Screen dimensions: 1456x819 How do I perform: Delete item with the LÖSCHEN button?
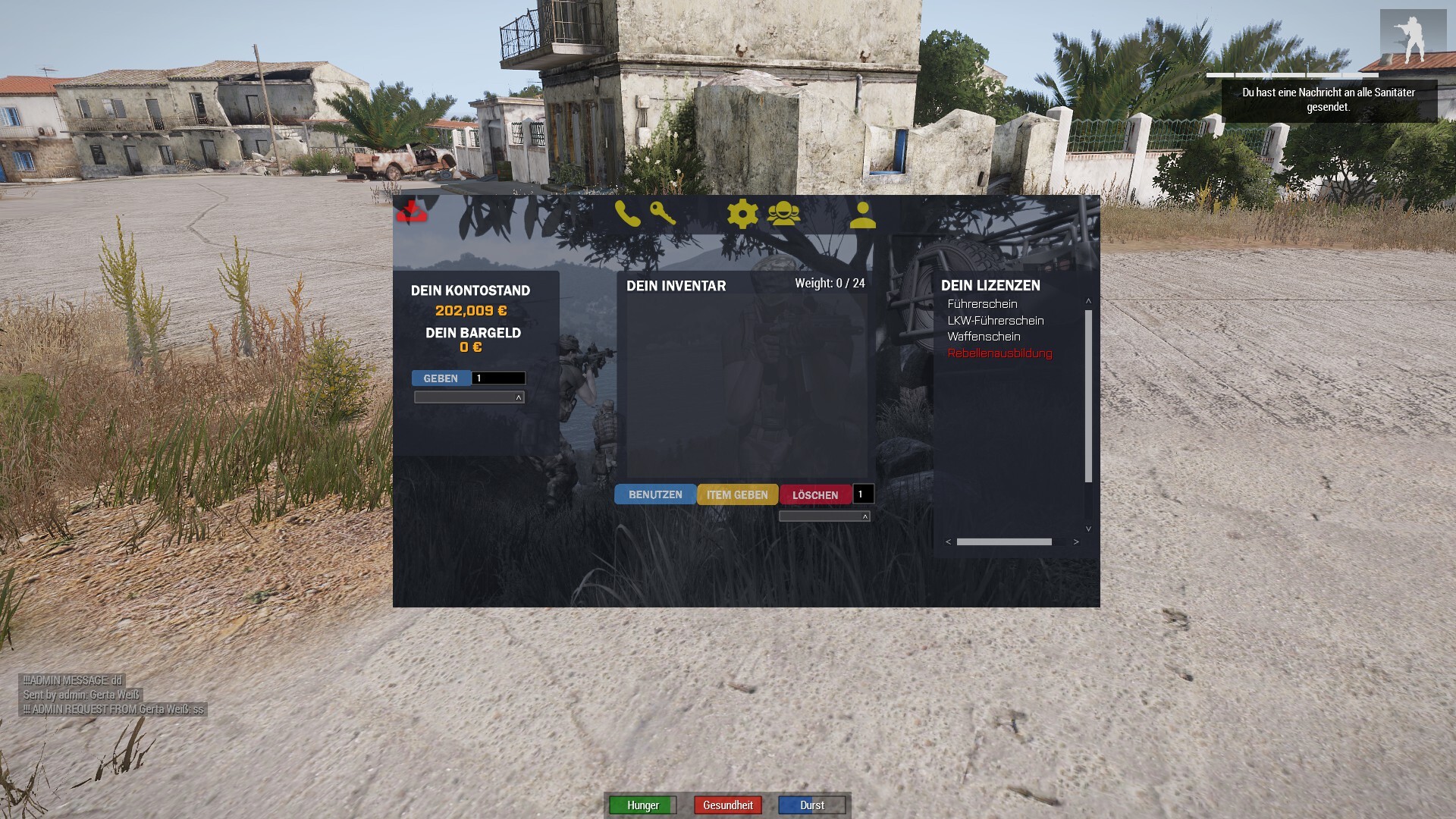click(x=815, y=494)
